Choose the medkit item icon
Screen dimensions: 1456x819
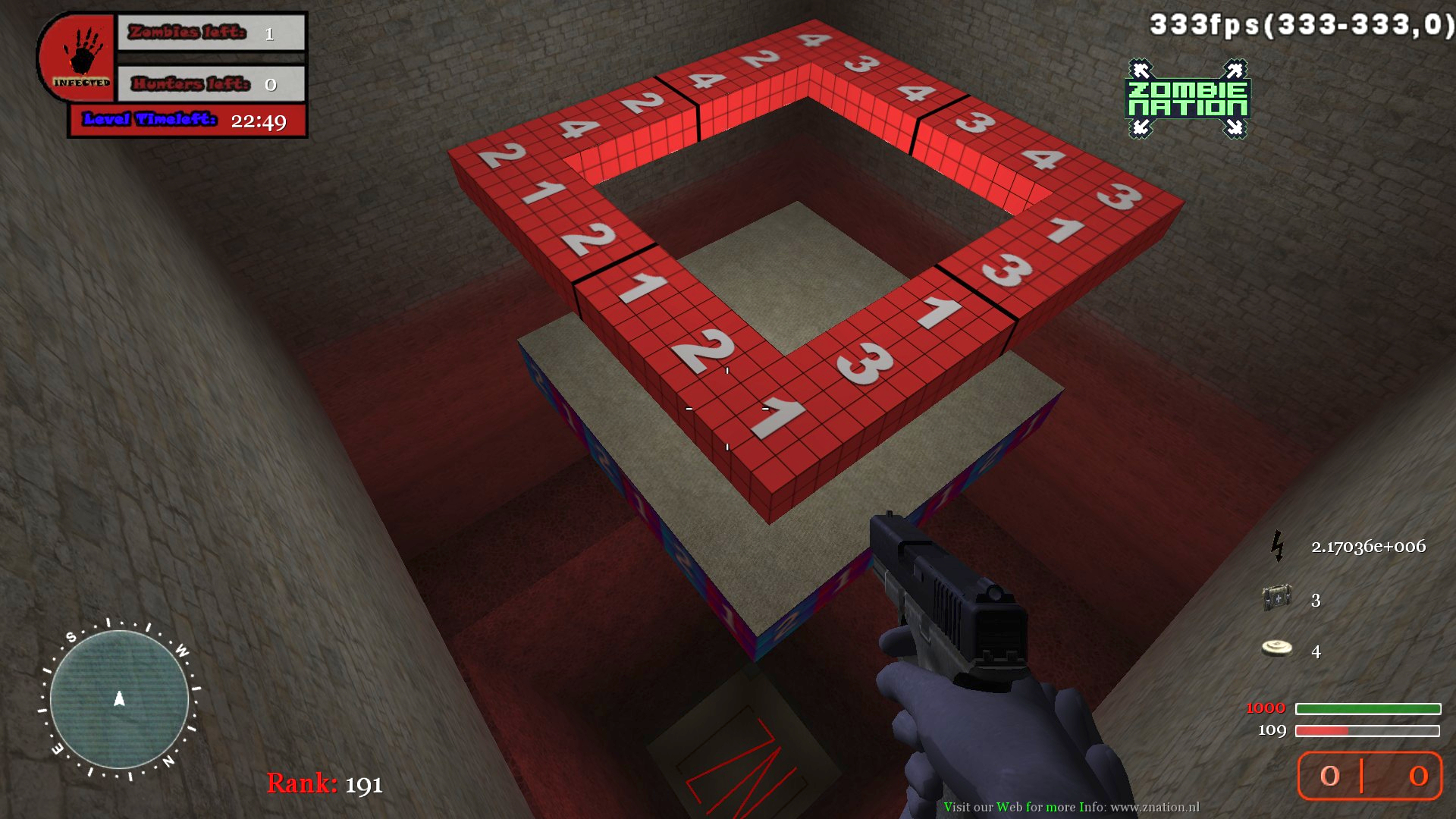pyautogui.click(x=1277, y=598)
